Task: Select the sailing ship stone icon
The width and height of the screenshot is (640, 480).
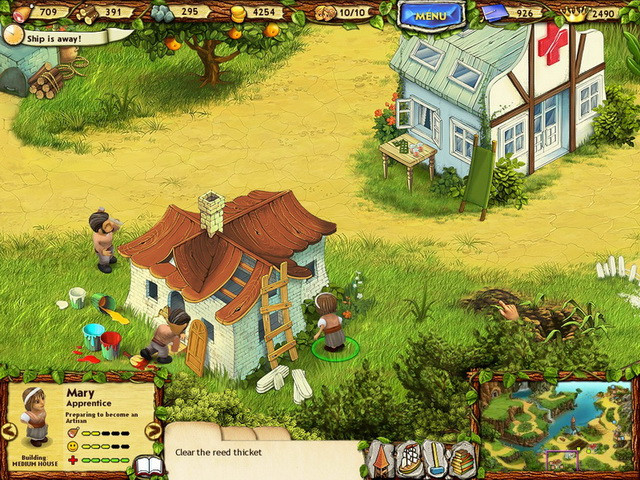Action: (409, 459)
